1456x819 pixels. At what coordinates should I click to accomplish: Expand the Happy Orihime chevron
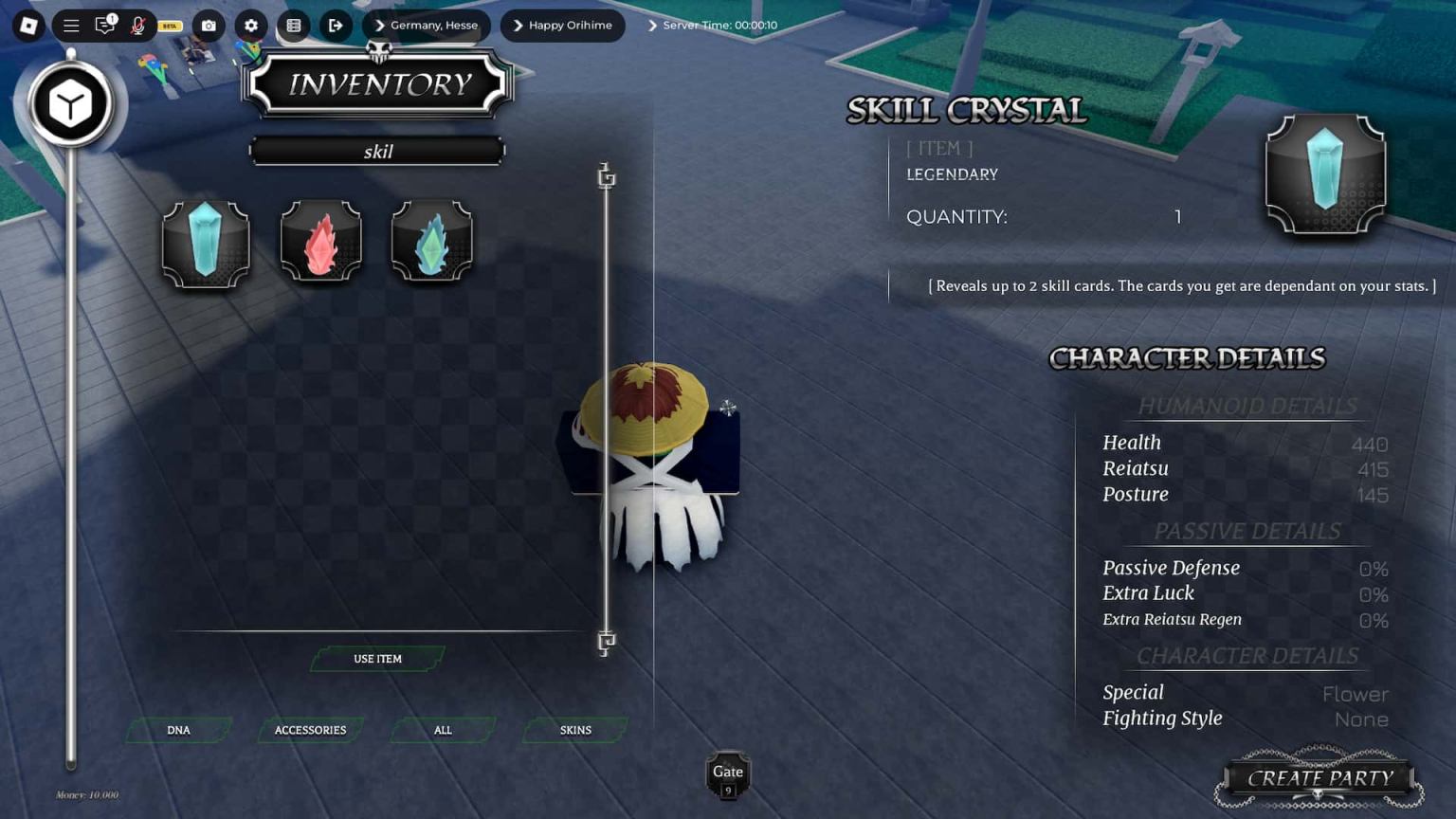[519, 26]
